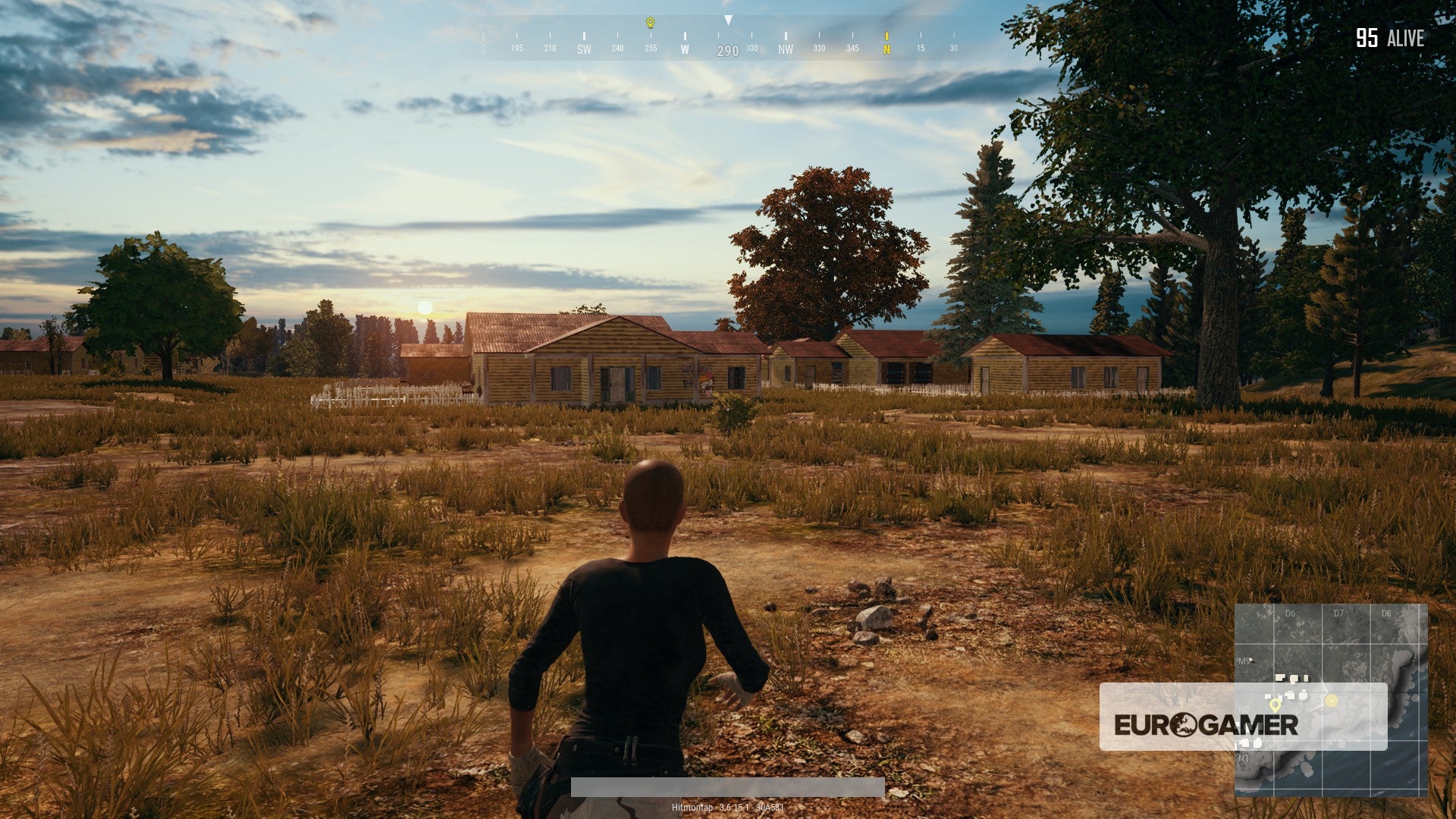This screenshot has height=819, width=1456.
Task: Click the SW direction label on the compass
Action: click(x=585, y=48)
